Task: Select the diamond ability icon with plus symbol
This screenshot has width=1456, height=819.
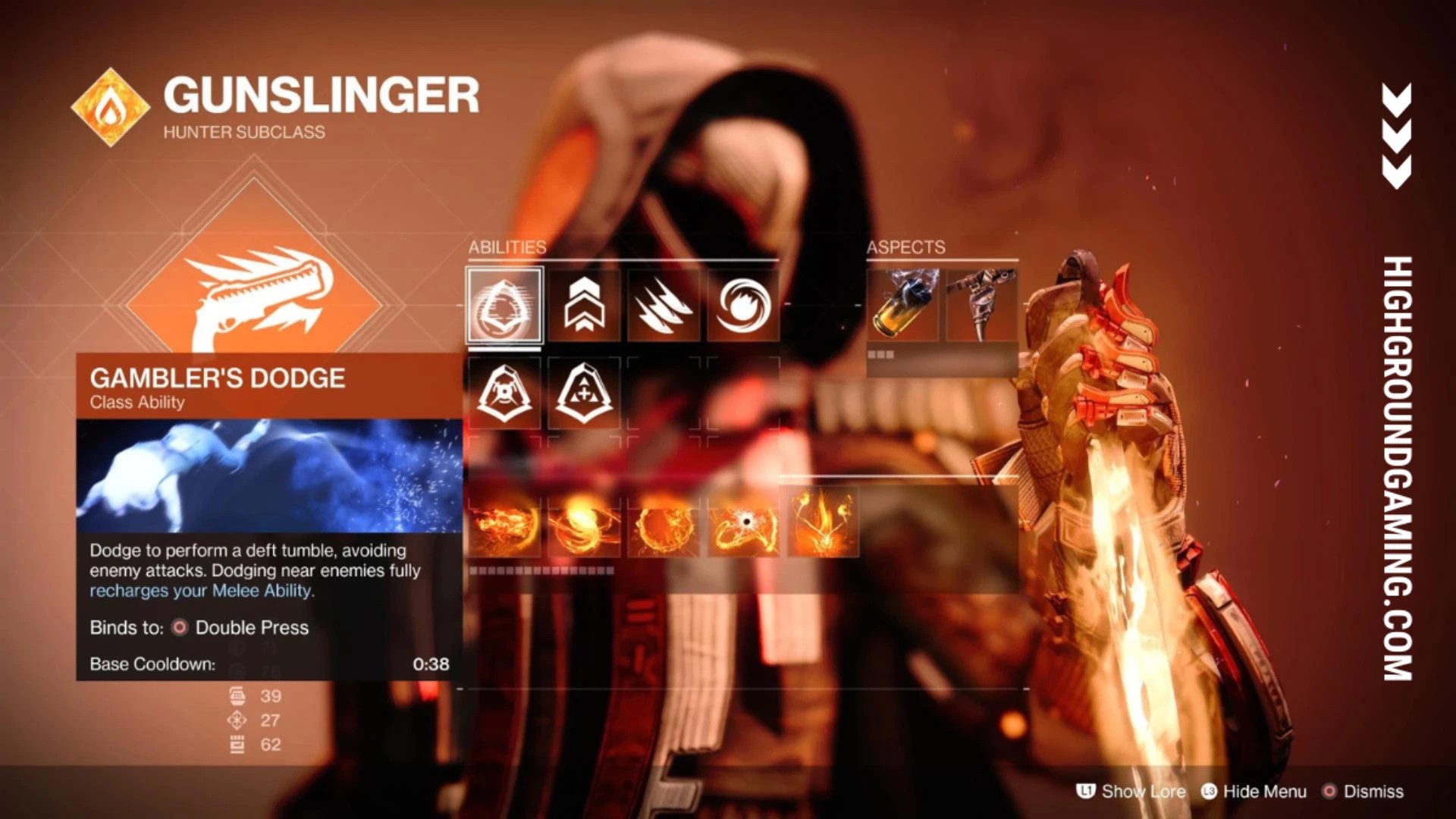Action: (x=583, y=391)
